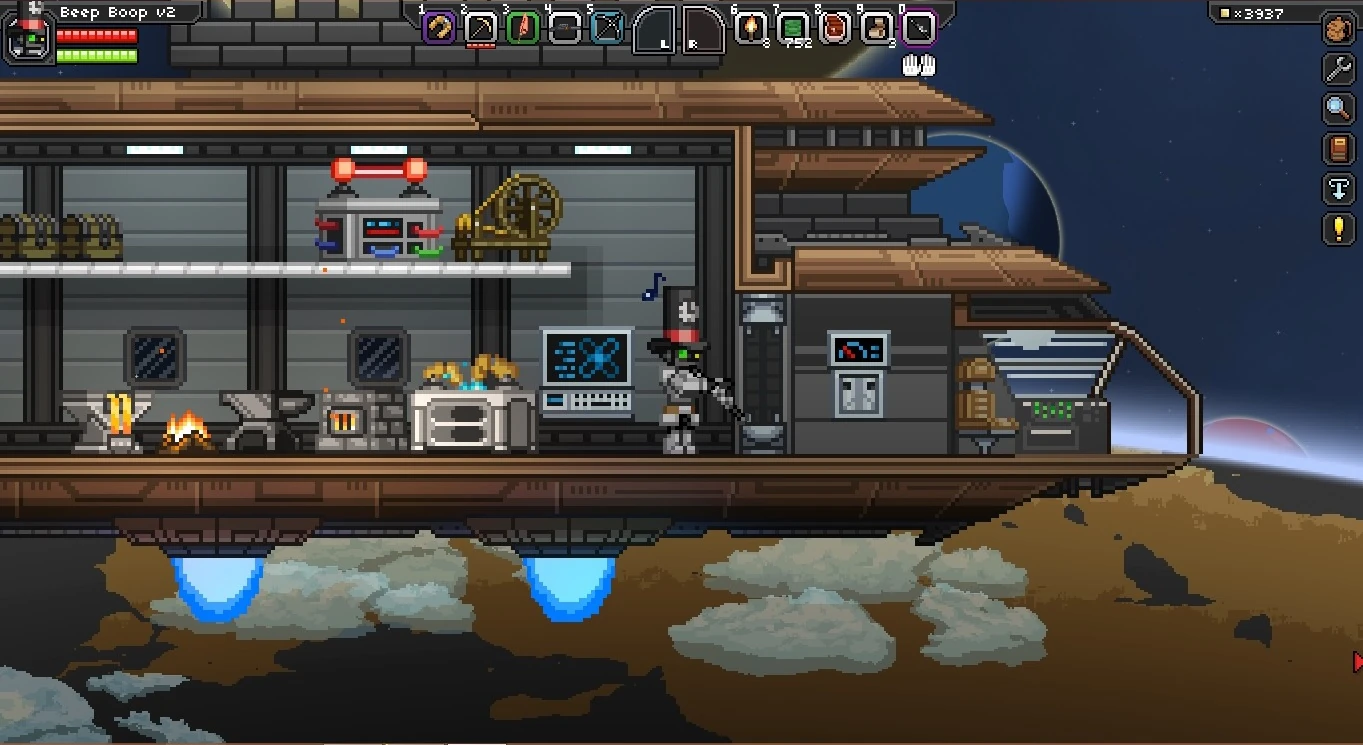Viewport: 1363px width, 745px height.
Task: Click the cookie food icon in sidebar
Action: click(x=1338, y=28)
